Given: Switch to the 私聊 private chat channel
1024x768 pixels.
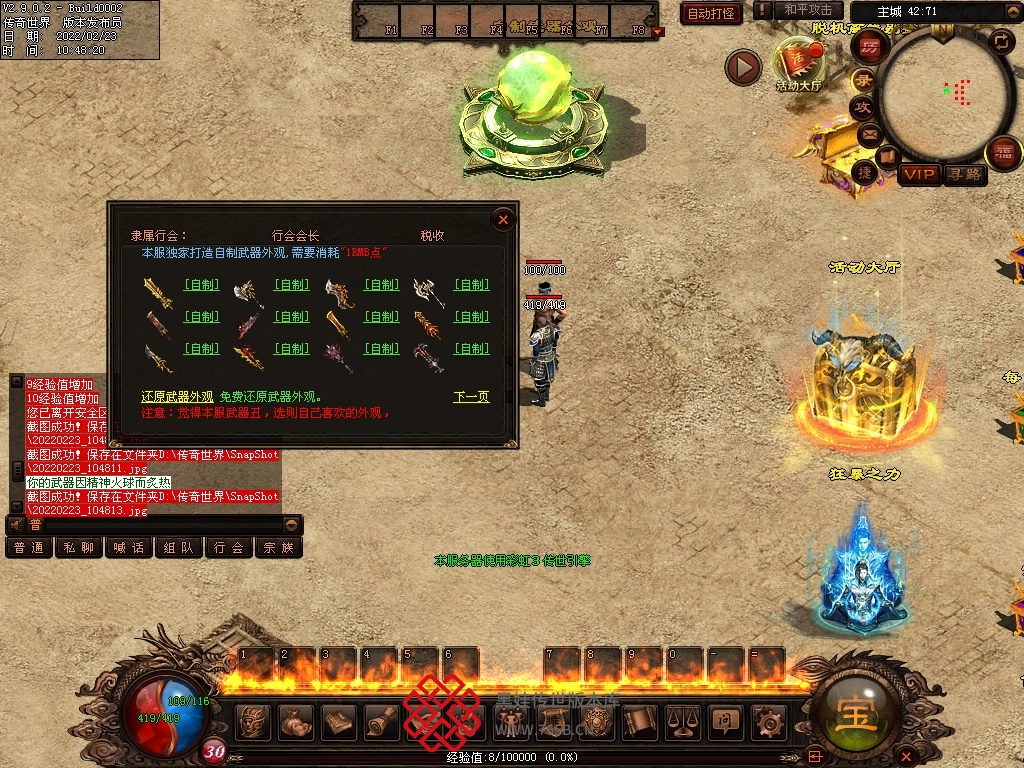Looking at the screenshot, I should click(79, 548).
